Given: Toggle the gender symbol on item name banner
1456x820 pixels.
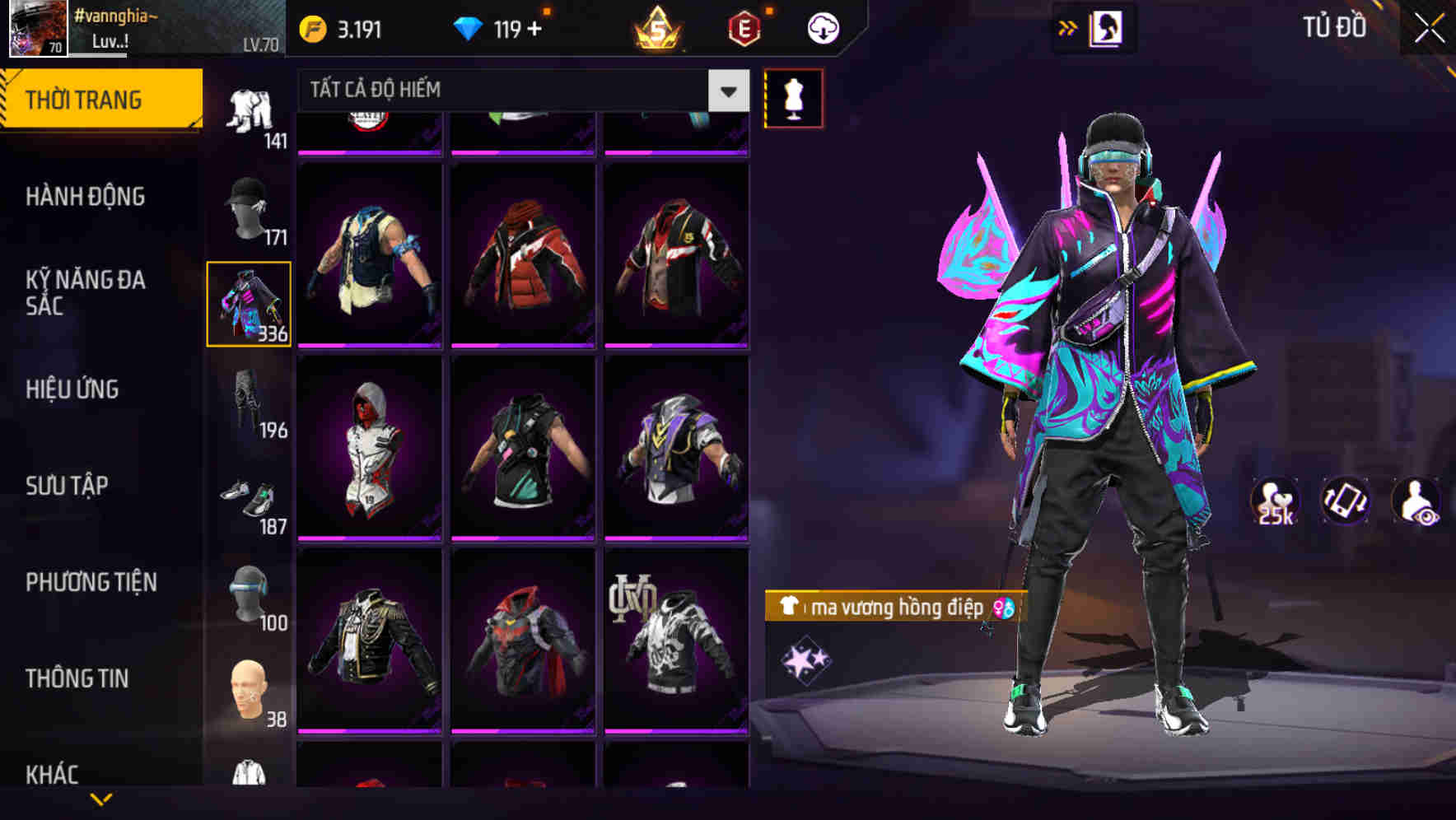Looking at the screenshot, I should (1002, 608).
